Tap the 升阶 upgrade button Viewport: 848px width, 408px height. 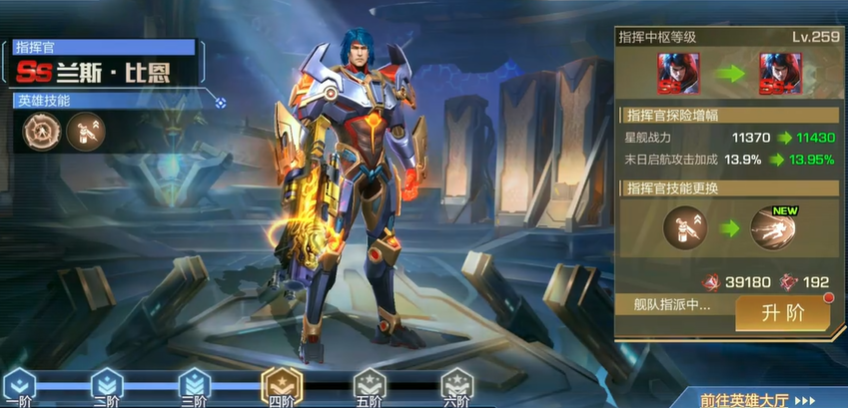783,313
